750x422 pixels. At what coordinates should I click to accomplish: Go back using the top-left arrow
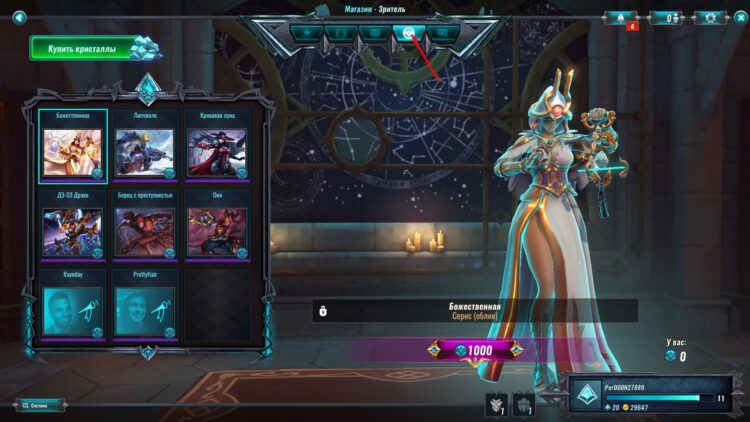18,17
